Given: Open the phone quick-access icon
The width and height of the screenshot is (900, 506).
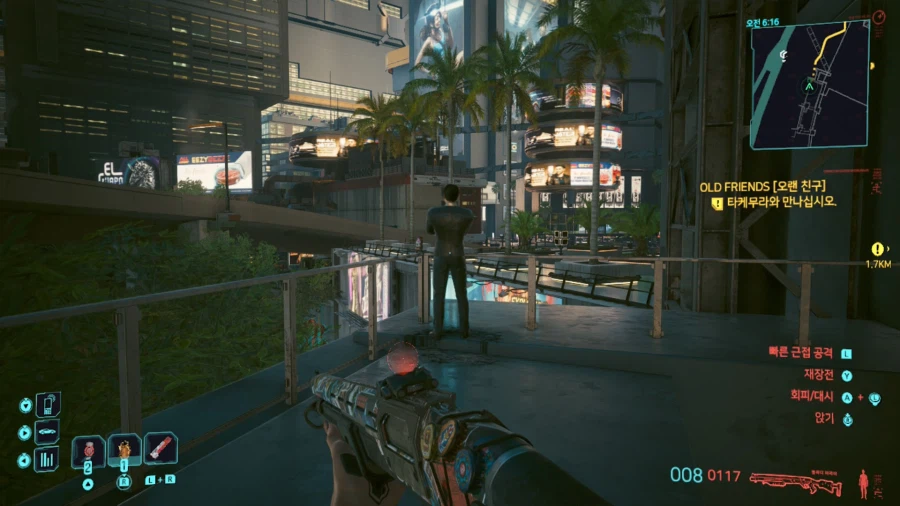Looking at the screenshot, I should [47, 405].
